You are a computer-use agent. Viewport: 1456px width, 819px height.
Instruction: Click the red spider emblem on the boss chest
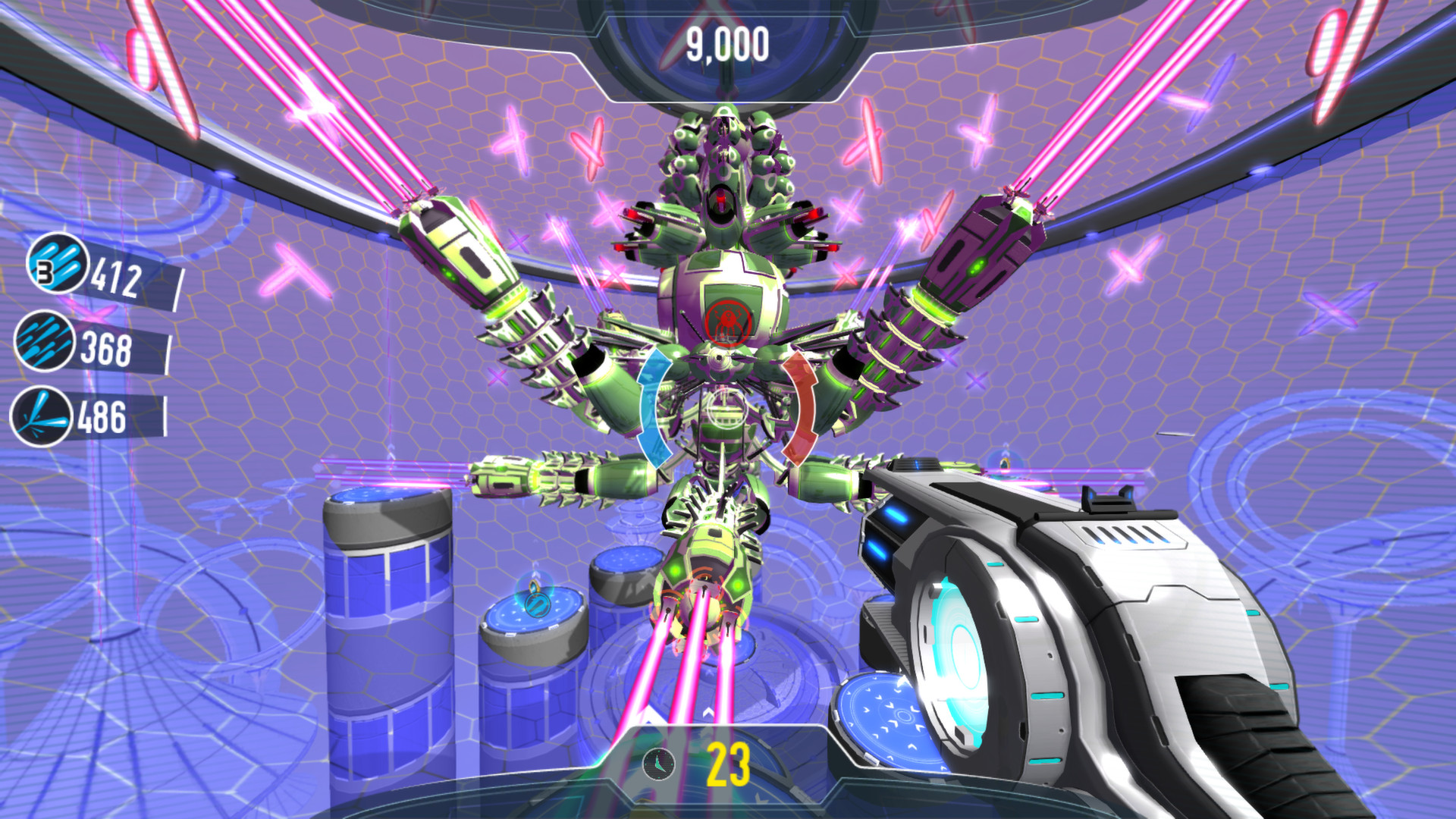click(730, 323)
